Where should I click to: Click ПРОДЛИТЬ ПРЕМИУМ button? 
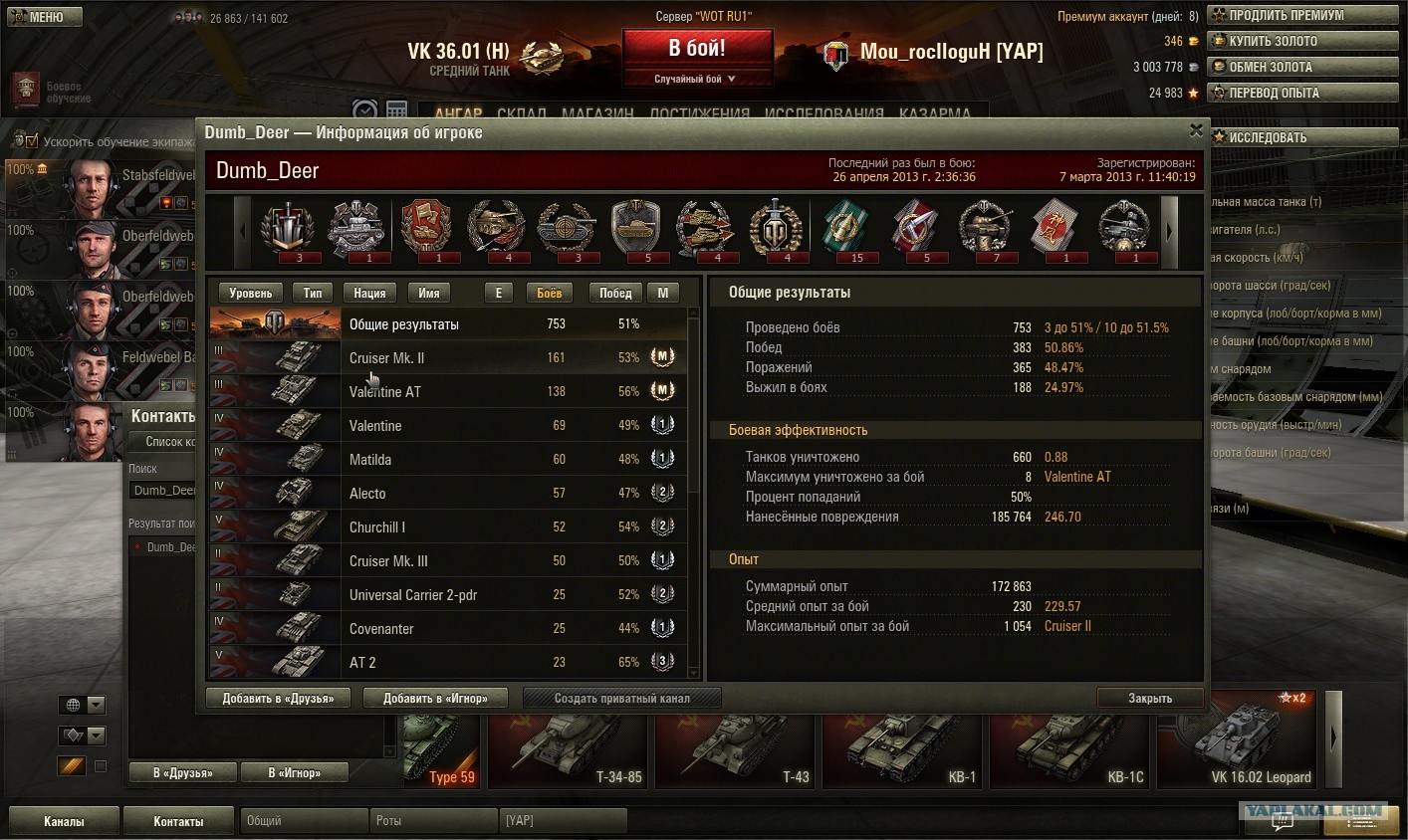(x=1302, y=16)
